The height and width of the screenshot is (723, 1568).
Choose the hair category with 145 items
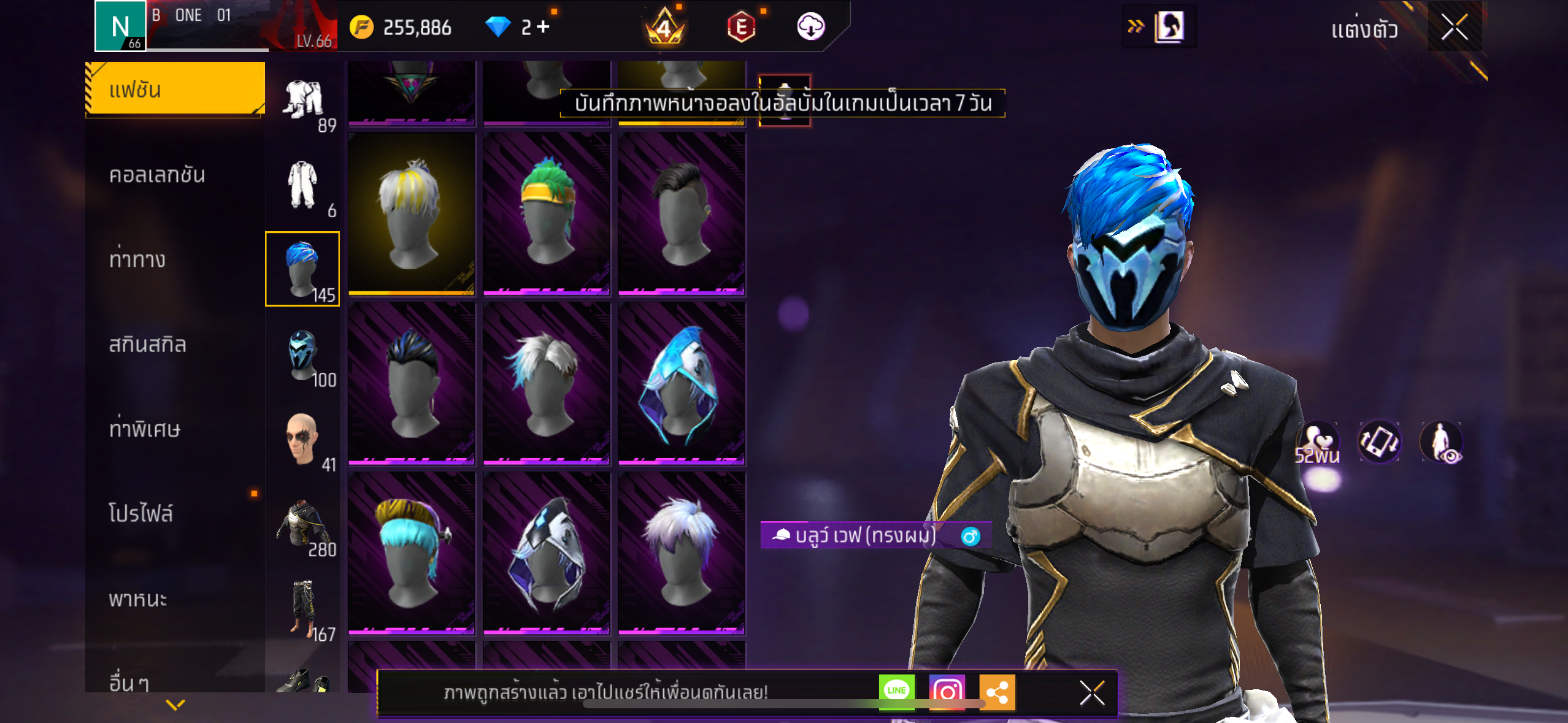point(302,269)
